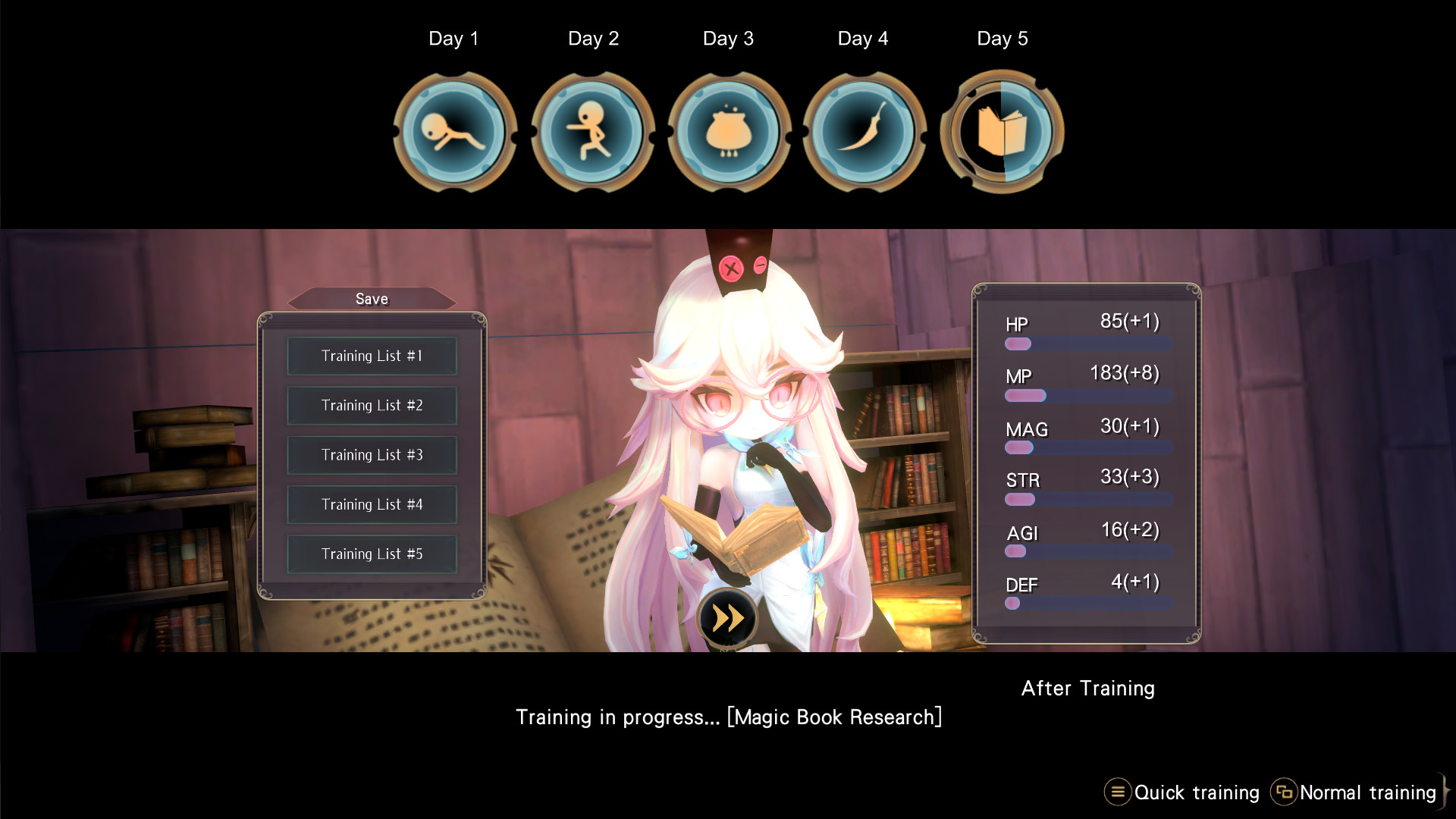Select the Day 2 squat exercise icon
Image resolution: width=1456 pixels, height=819 pixels.
pyautogui.click(x=592, y=132)
